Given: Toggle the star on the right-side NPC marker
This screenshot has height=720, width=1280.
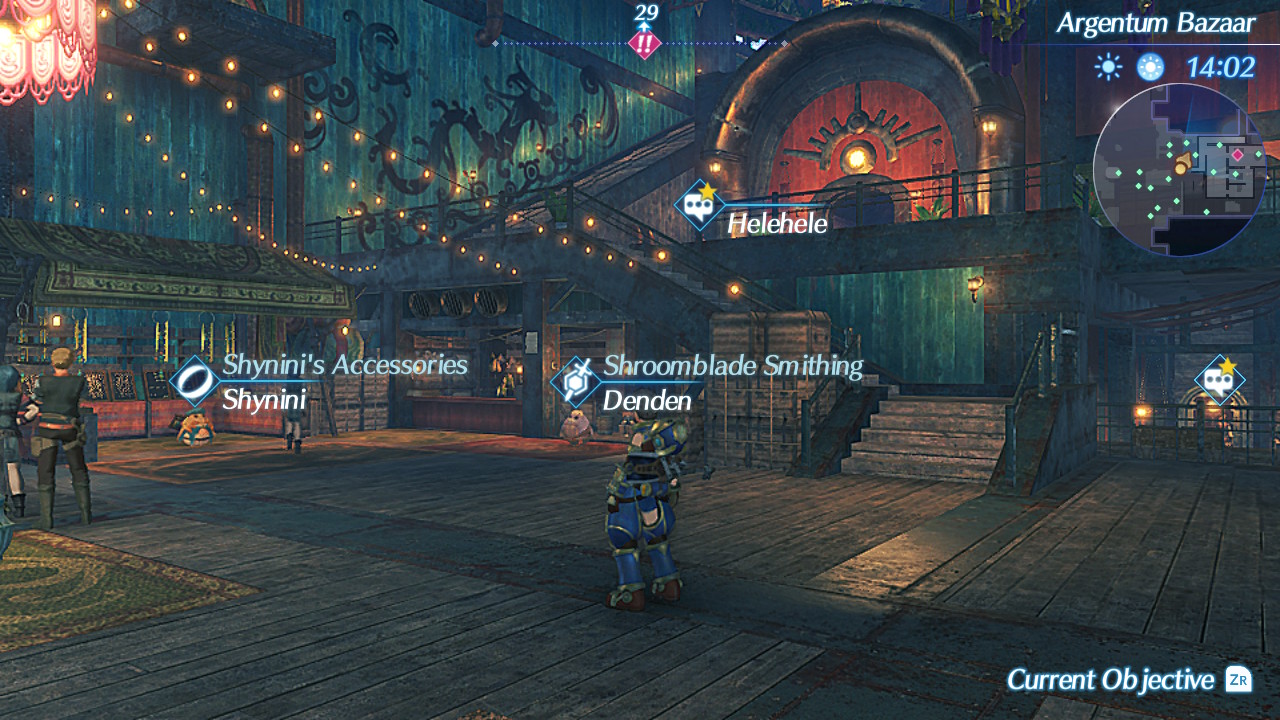Looking at the screenshot, I should [1227, 368].
